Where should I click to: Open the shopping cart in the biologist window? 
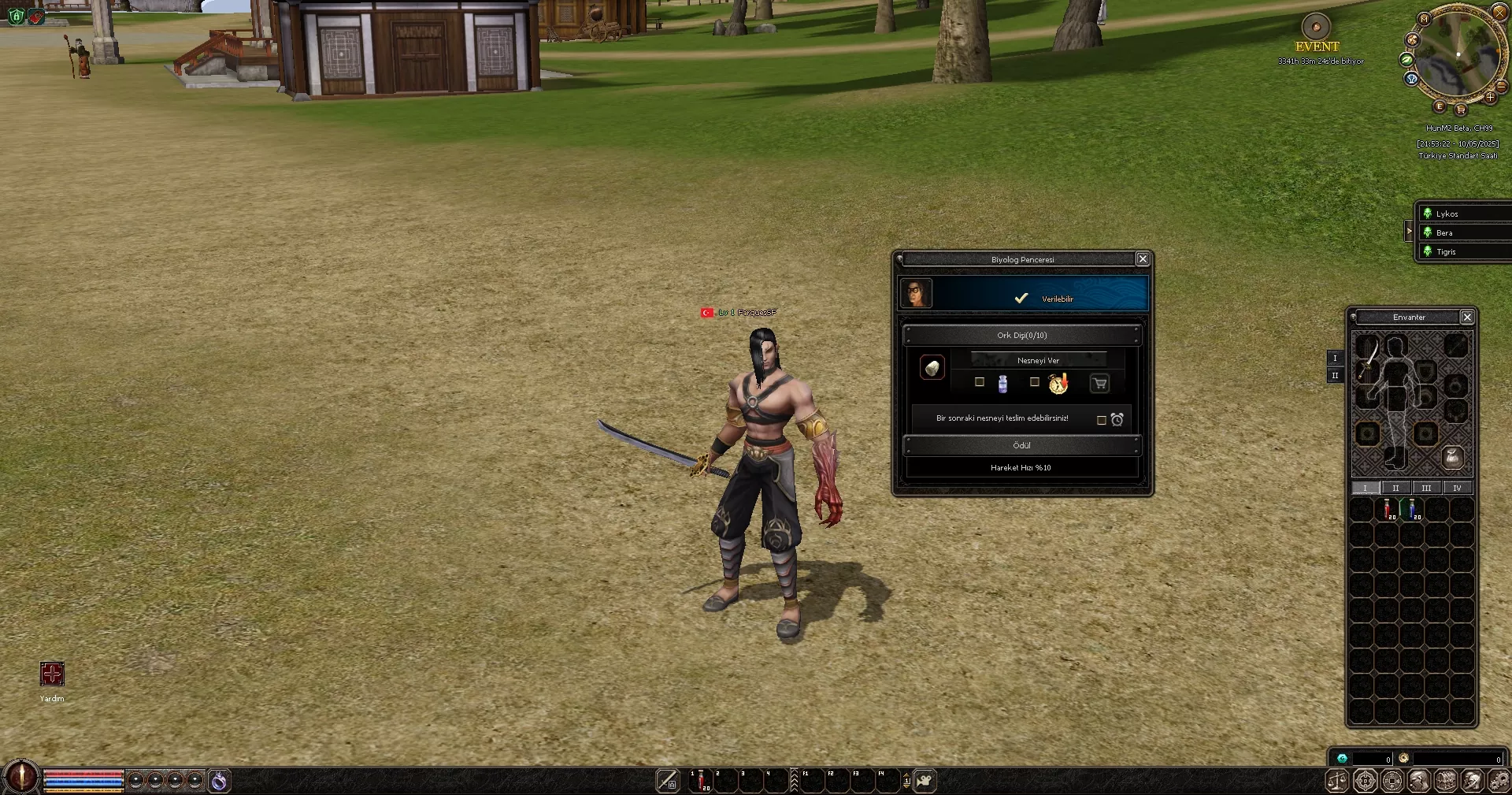click(1099, 384)
